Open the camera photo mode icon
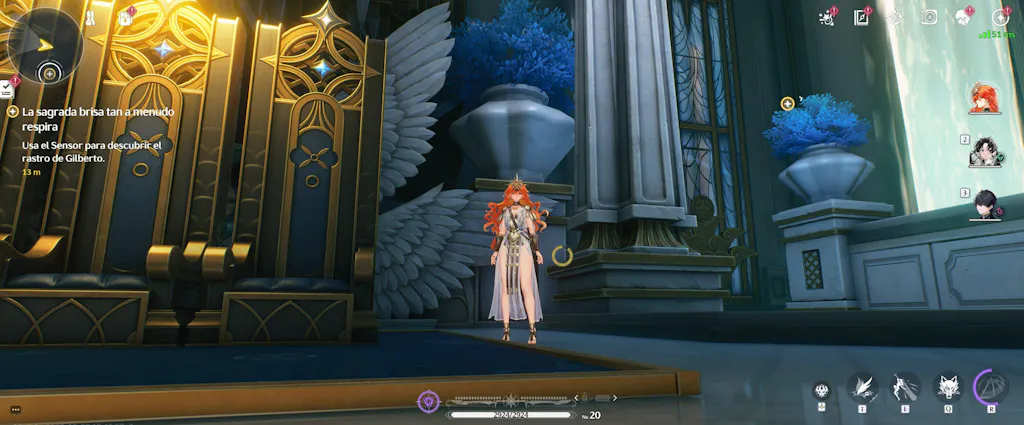Screen dimensions: 1024x425 click(x=929, y=17)
